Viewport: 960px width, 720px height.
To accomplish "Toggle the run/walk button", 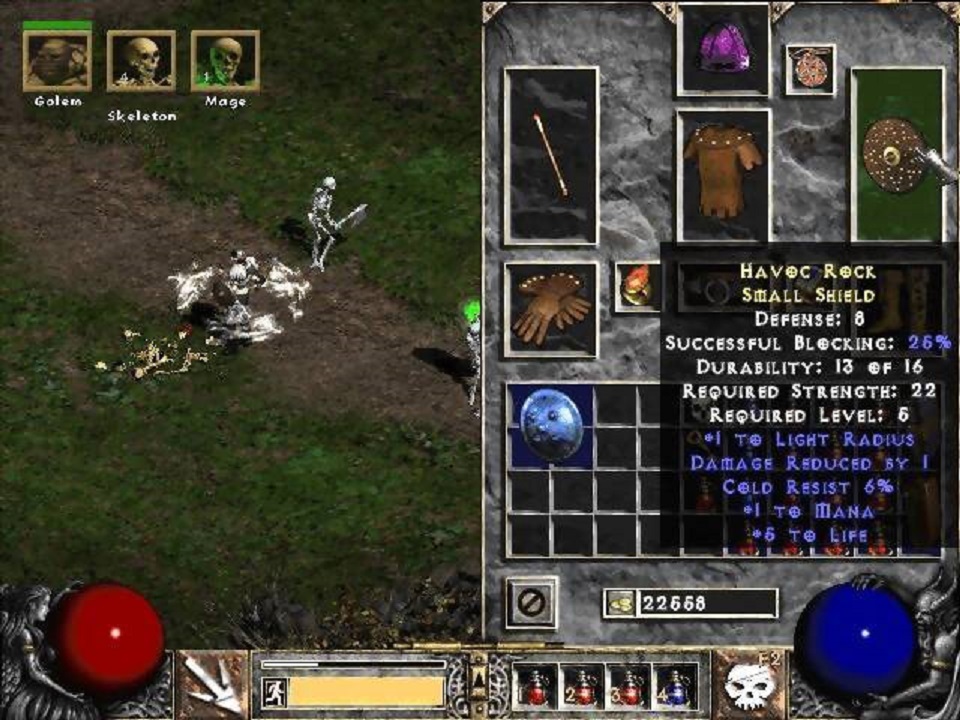I will (273, 691).
